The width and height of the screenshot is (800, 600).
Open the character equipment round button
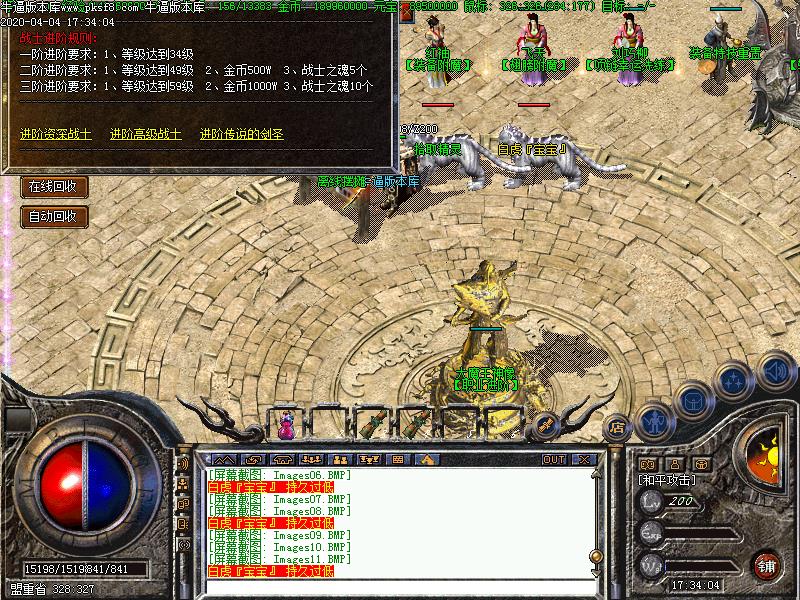click(x=654, y=421)
